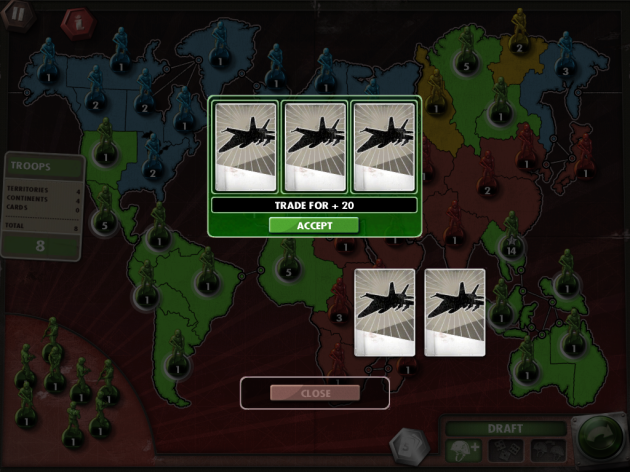The image size is (630, 472).
Task: Pause the game
Action: click(x=18, y=15)
